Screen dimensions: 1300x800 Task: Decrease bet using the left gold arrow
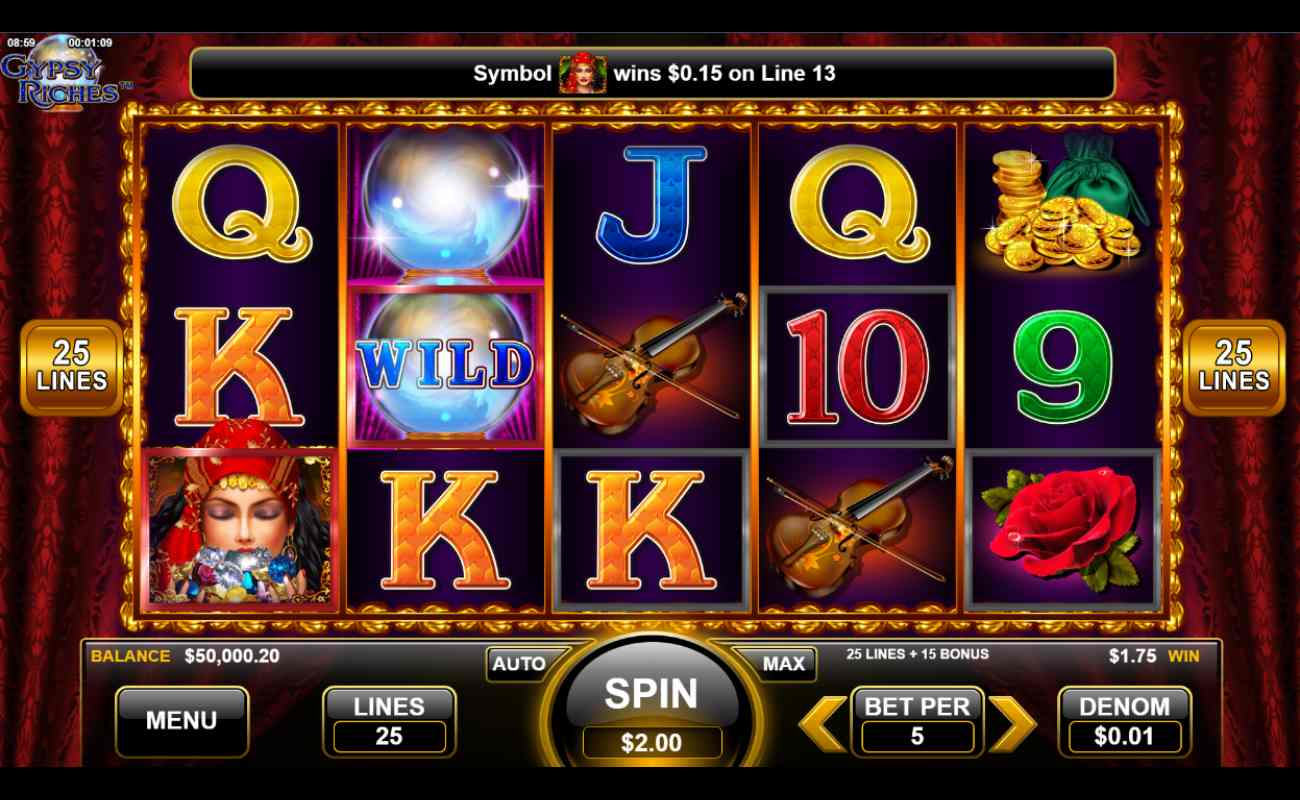[822, 722]
